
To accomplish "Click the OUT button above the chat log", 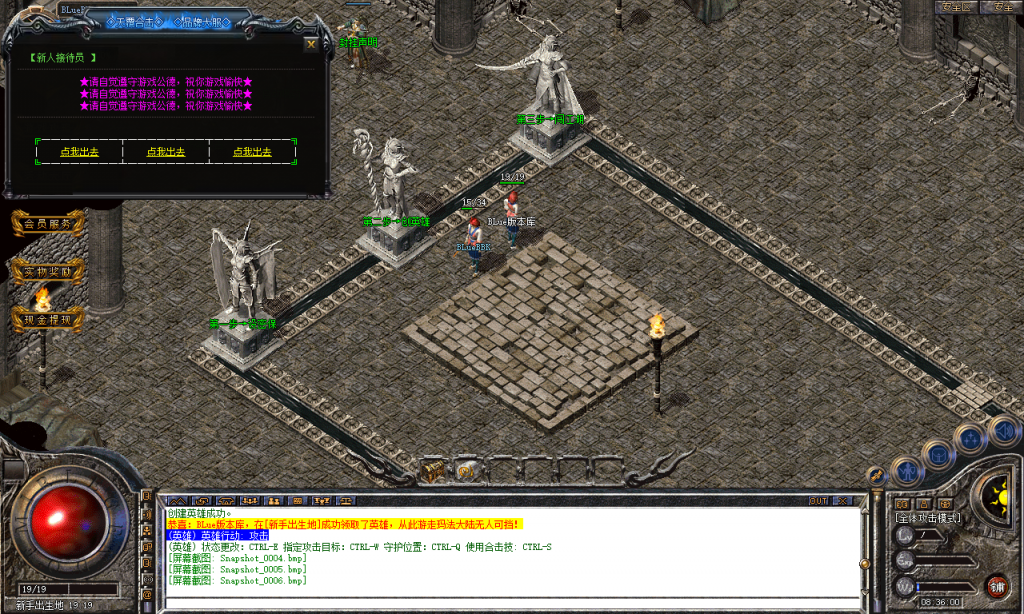I will (819, 500).
